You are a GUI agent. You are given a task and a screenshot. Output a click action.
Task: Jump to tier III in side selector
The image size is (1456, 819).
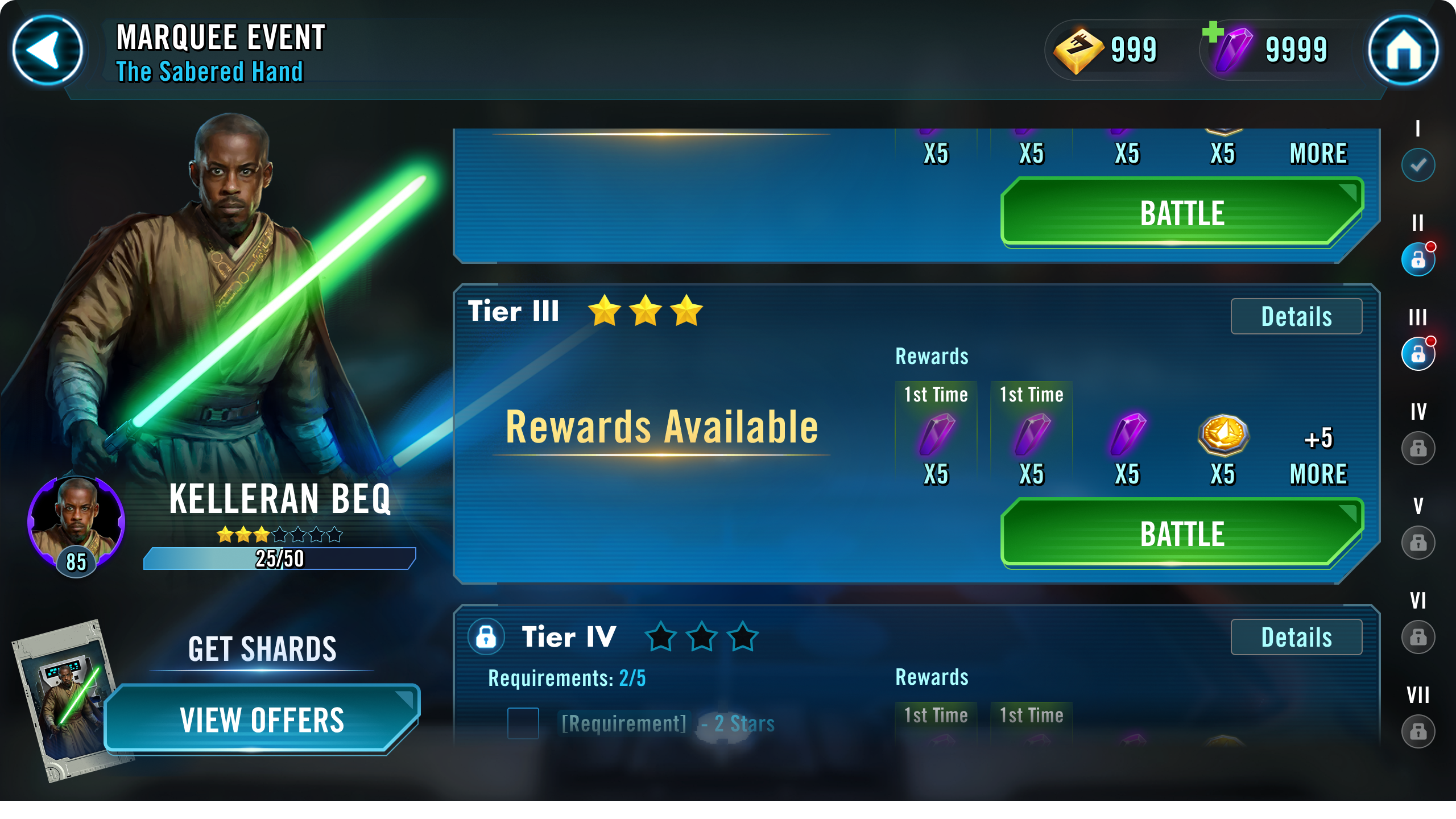(1418, 354)
